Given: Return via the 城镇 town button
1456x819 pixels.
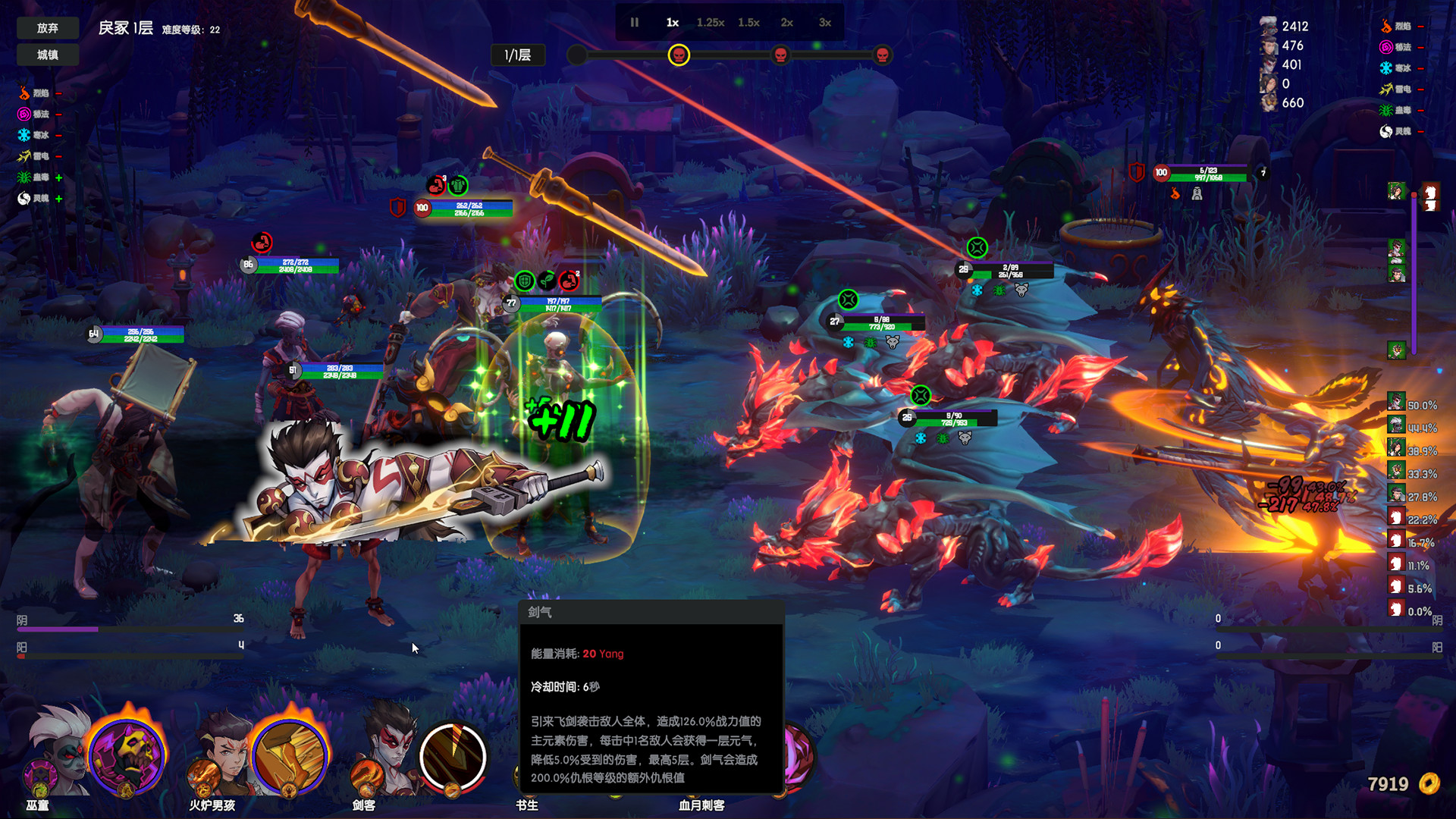Looking at the screenshot, I should click(47, 55).
